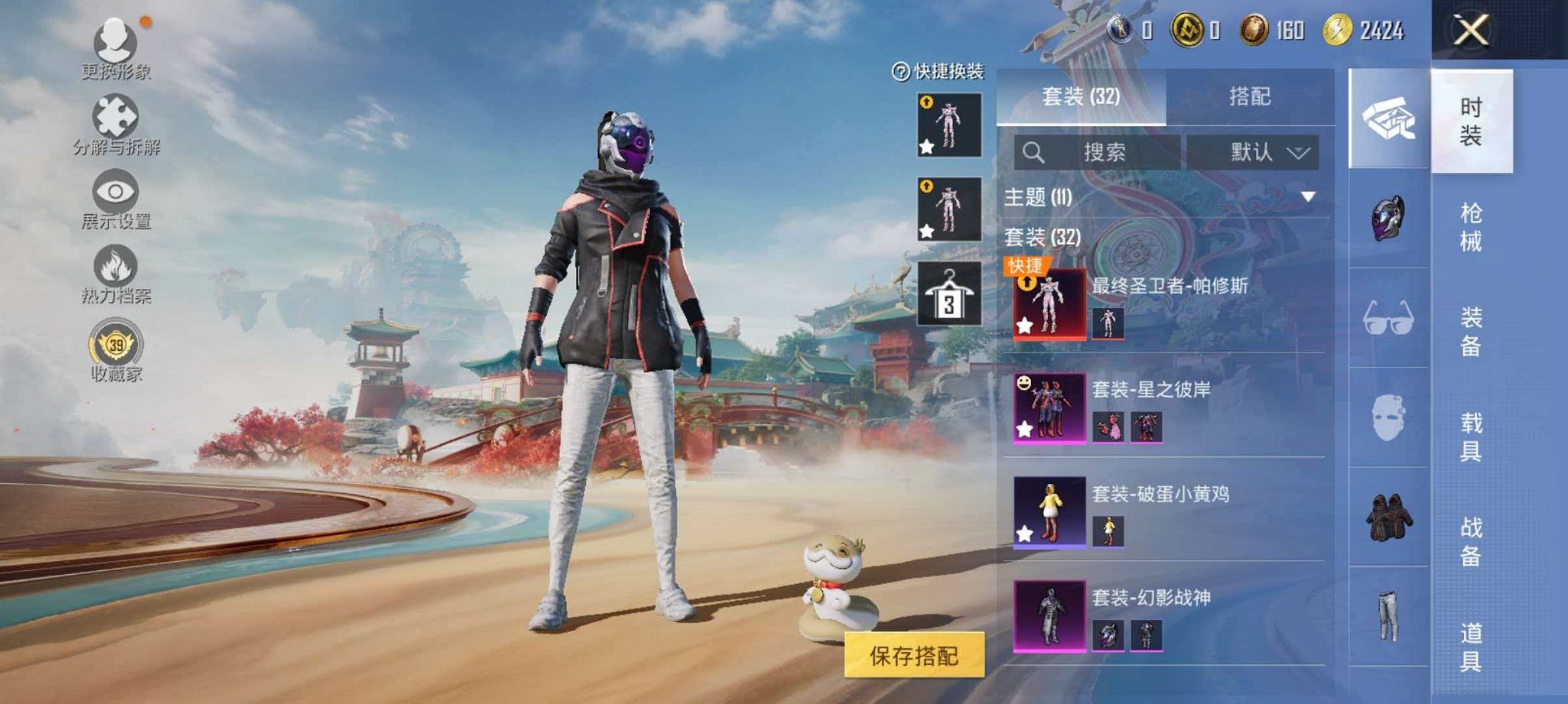Switch to the 搭配 tab
The image size is (1568, 704).
[x=1249, y=97]
